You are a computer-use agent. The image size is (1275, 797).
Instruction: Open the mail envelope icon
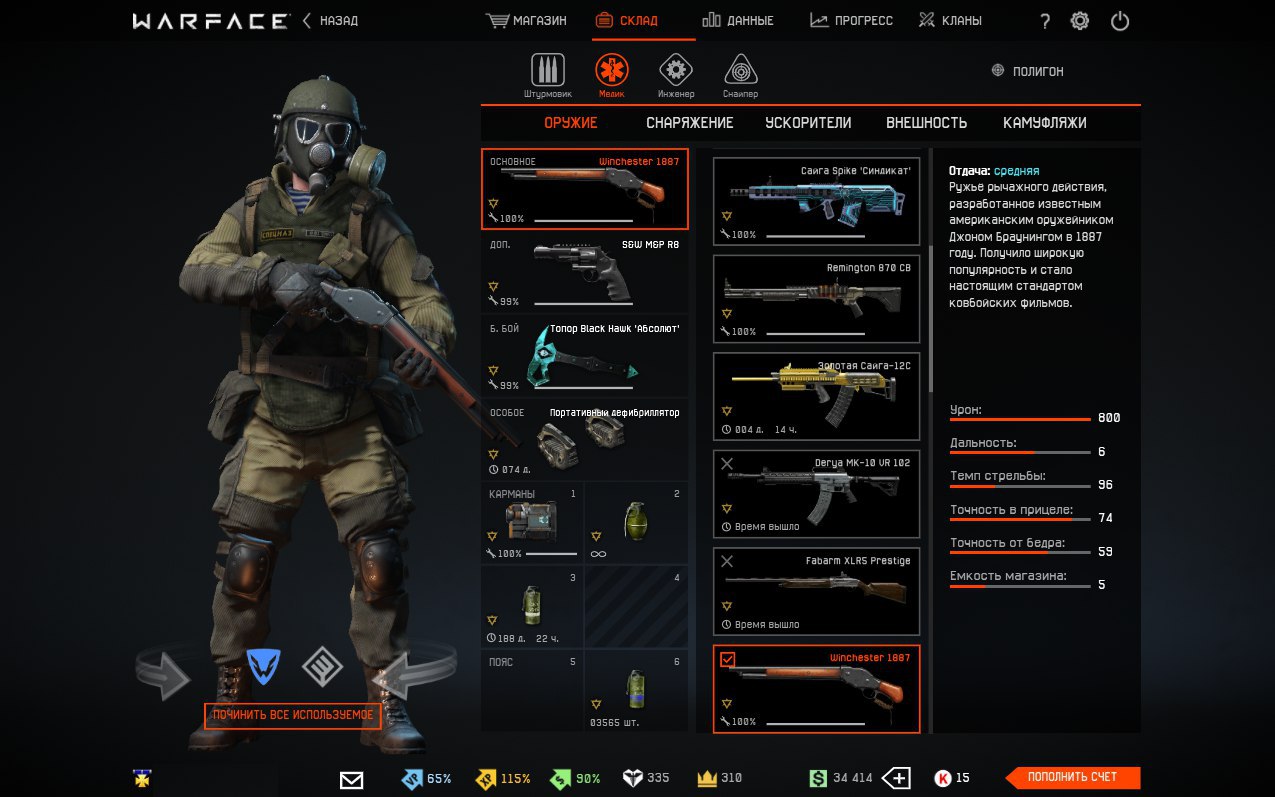coord(351,779)
